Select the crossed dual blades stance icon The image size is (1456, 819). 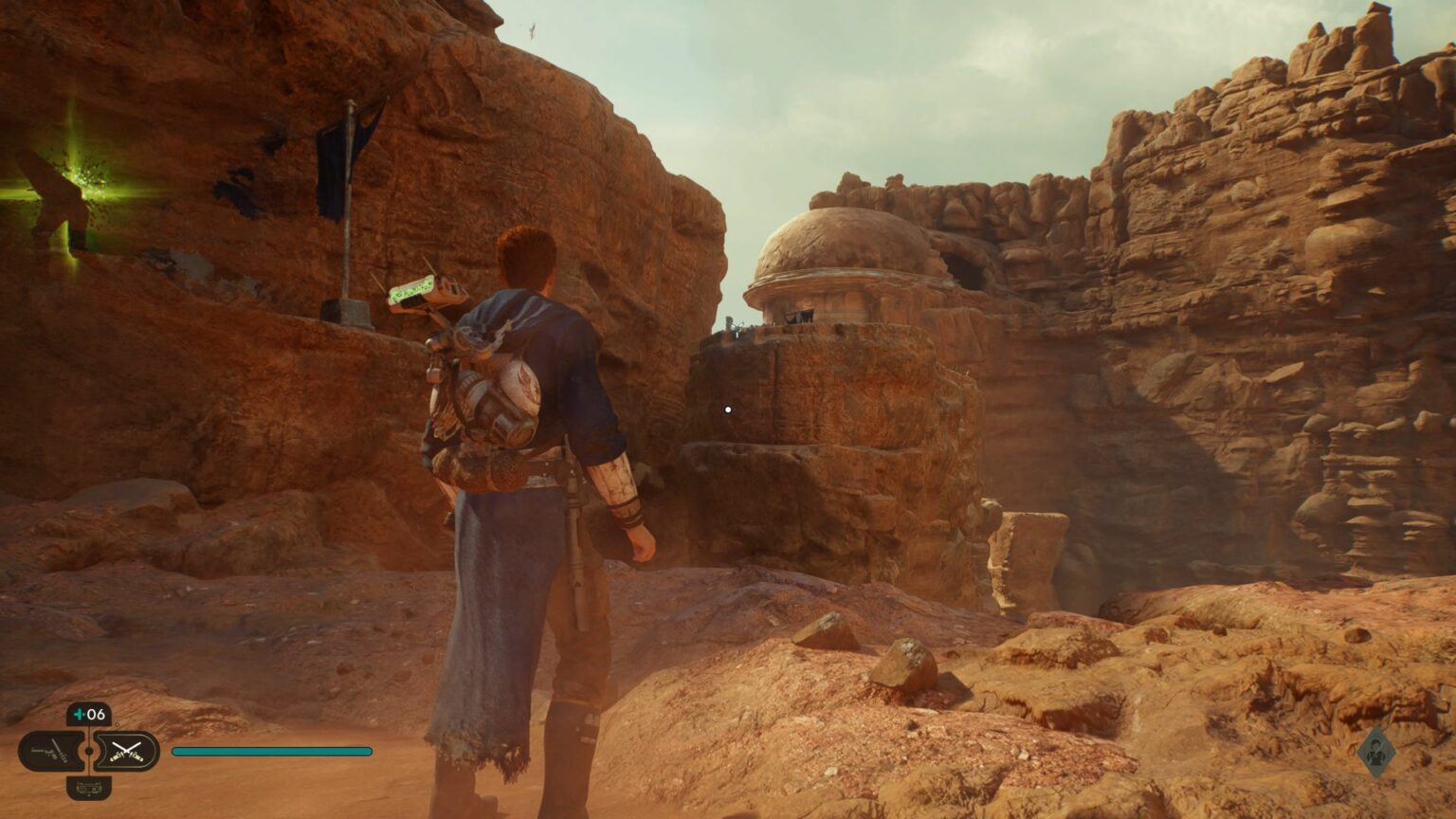coord(127,751)
